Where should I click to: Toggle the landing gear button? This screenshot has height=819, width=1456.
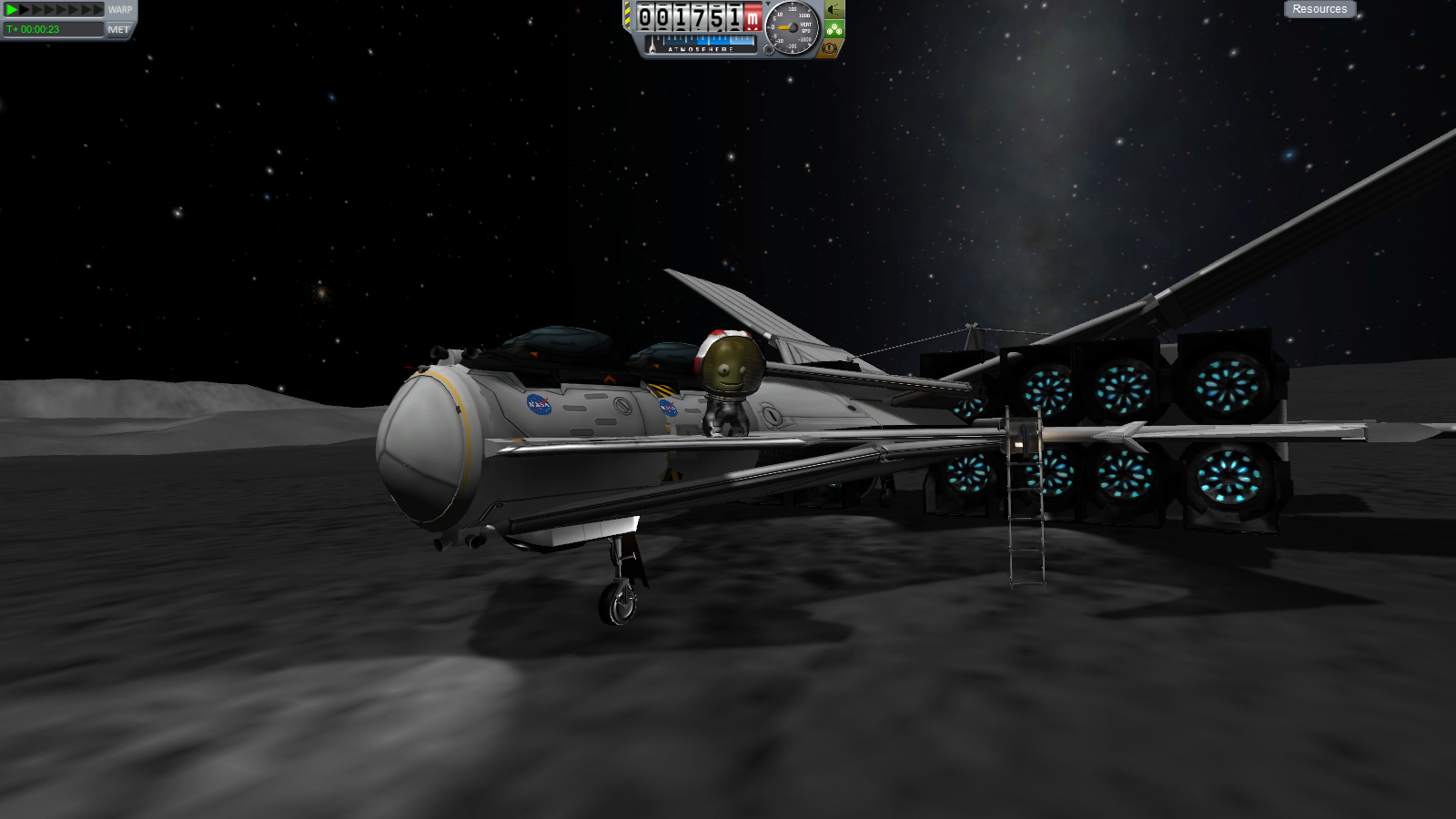pos(834,29)
